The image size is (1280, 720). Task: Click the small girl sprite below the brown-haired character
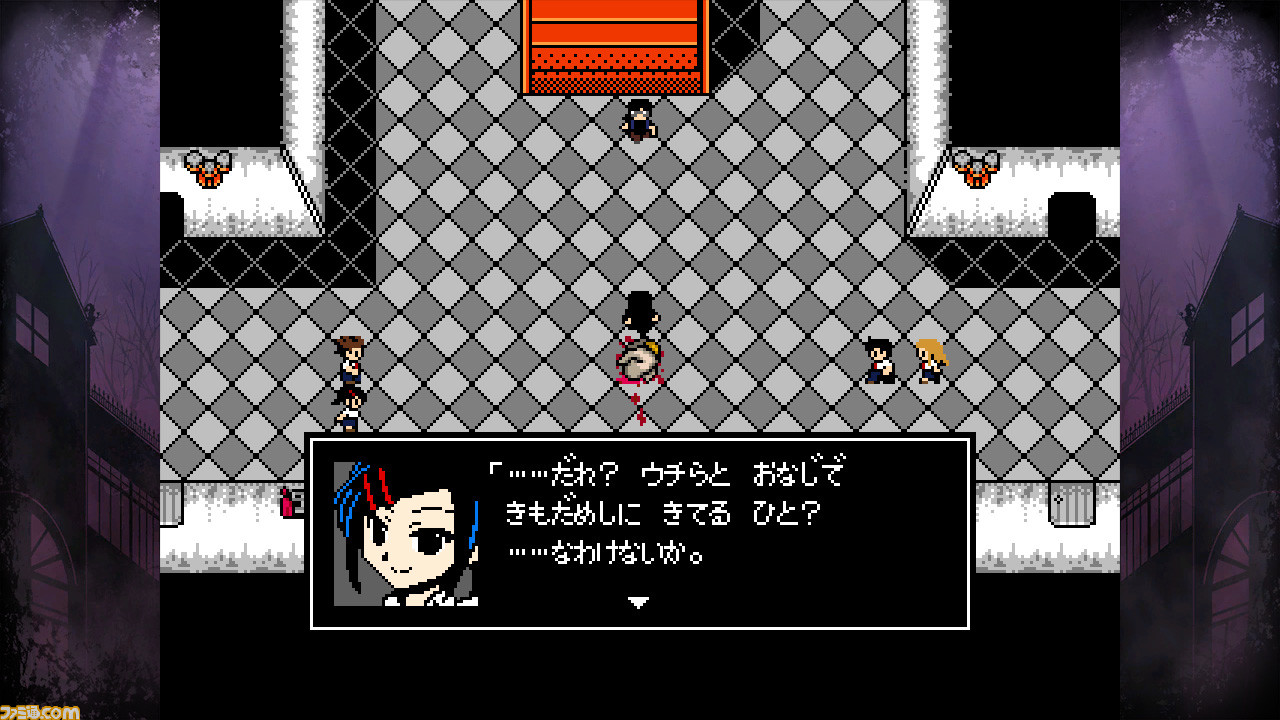pyautogui.click(x=348, y=412)
